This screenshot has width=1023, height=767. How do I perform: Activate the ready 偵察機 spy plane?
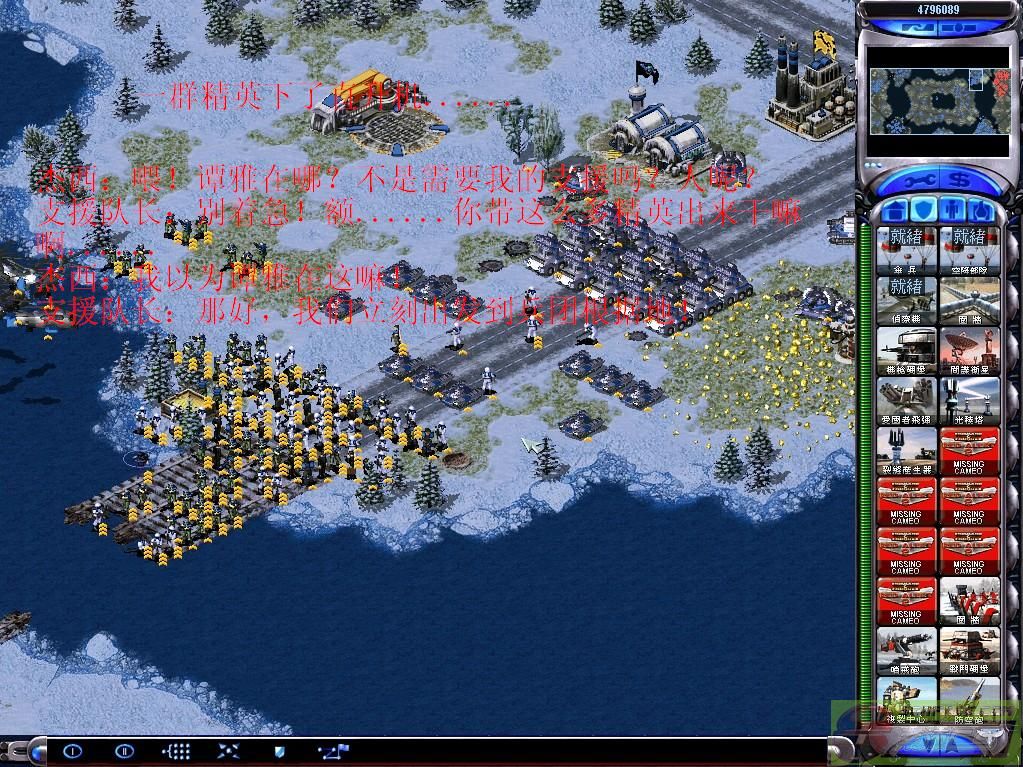[x=906, y=300]
